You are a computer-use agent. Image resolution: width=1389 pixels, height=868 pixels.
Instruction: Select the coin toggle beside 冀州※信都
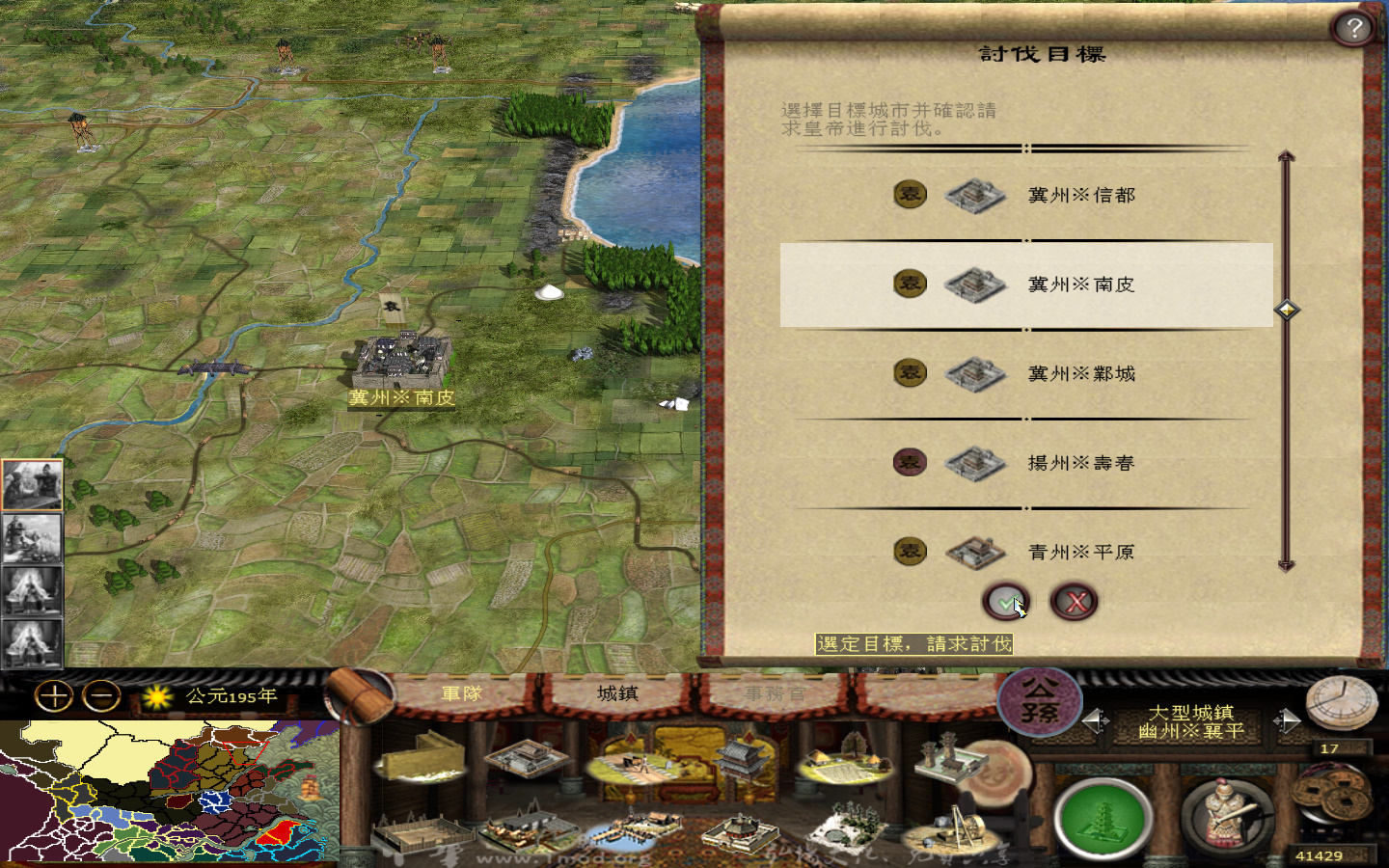pos(908,194)
